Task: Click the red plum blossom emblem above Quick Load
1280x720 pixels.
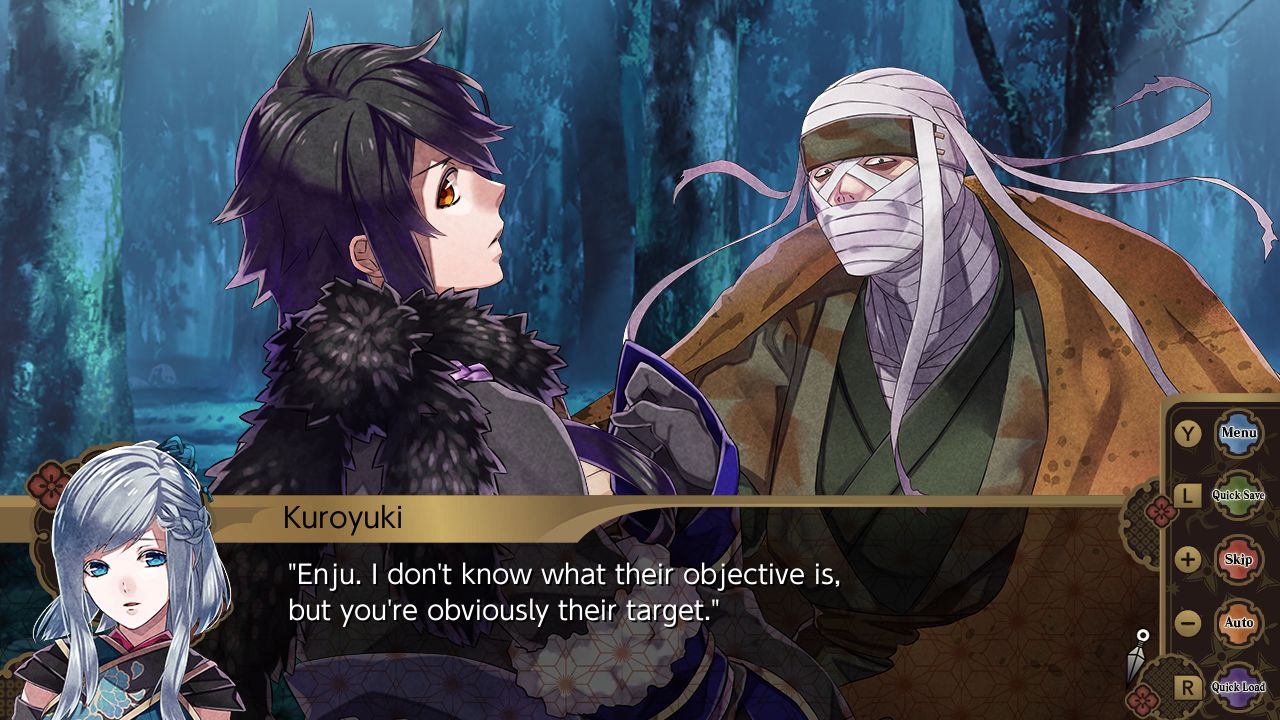Action: [1142, 698]
